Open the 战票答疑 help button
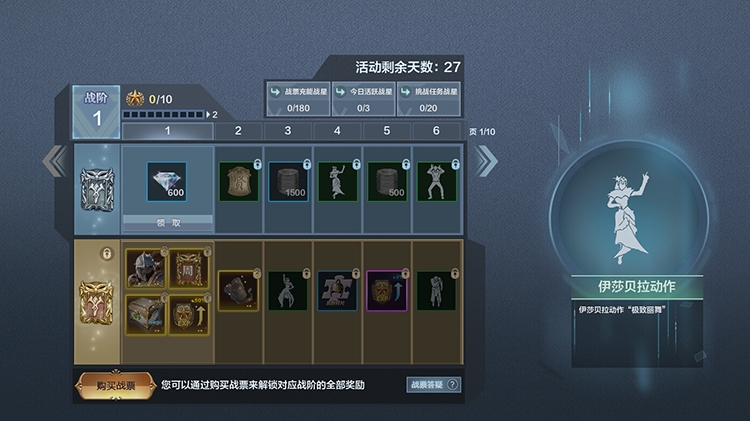 [x=434, y=385]
